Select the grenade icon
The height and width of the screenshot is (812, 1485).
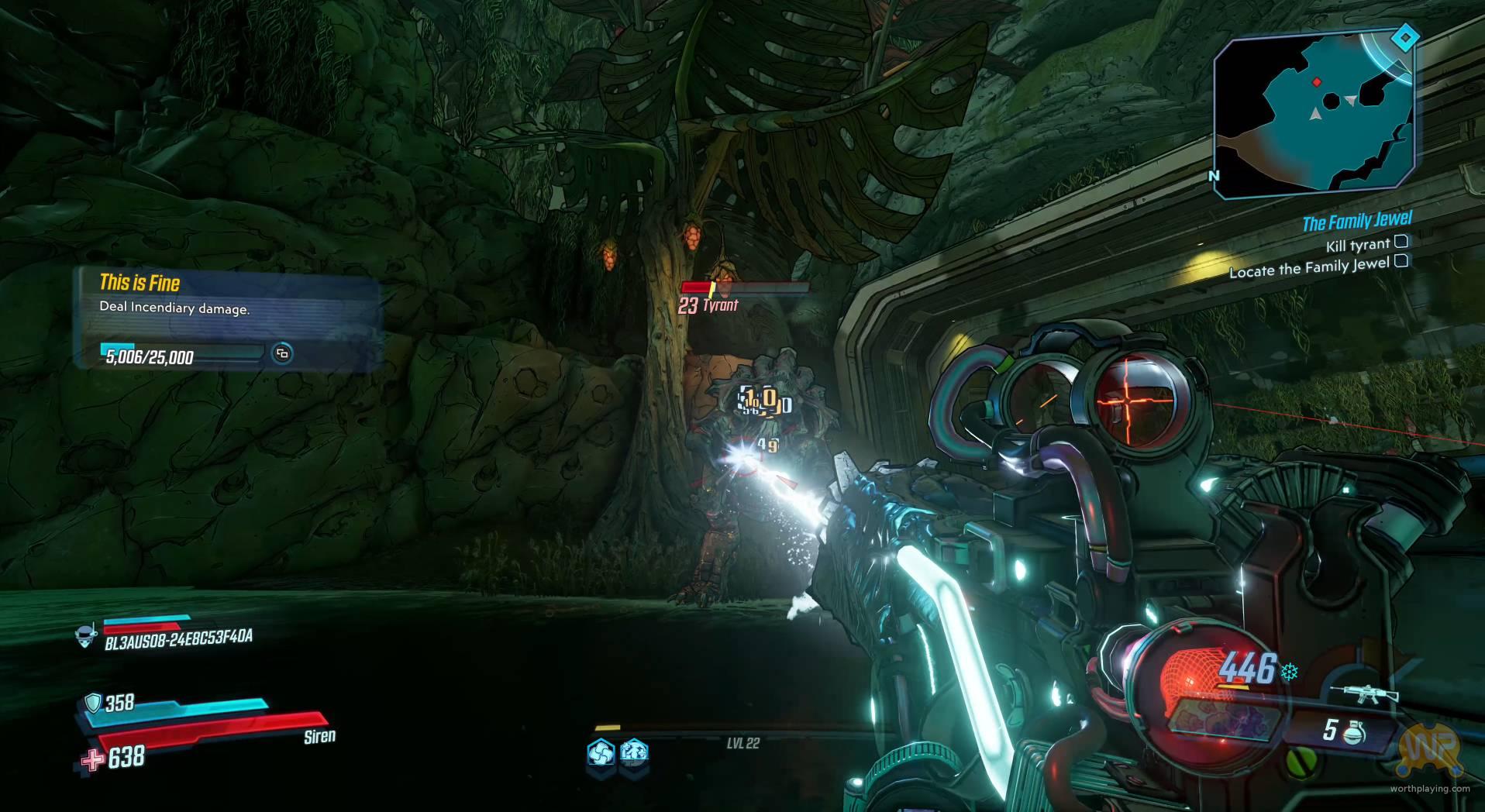tap(1355, 731)
